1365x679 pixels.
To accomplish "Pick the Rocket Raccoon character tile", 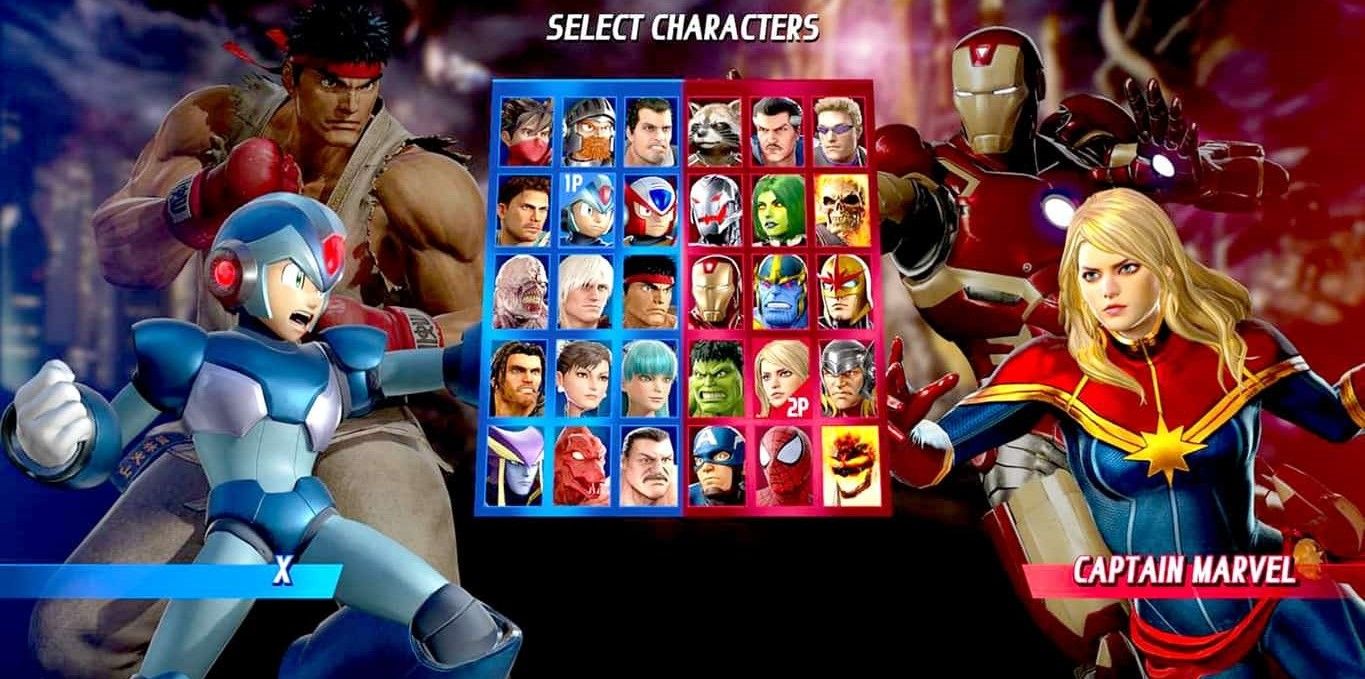I will coord(716,132).
